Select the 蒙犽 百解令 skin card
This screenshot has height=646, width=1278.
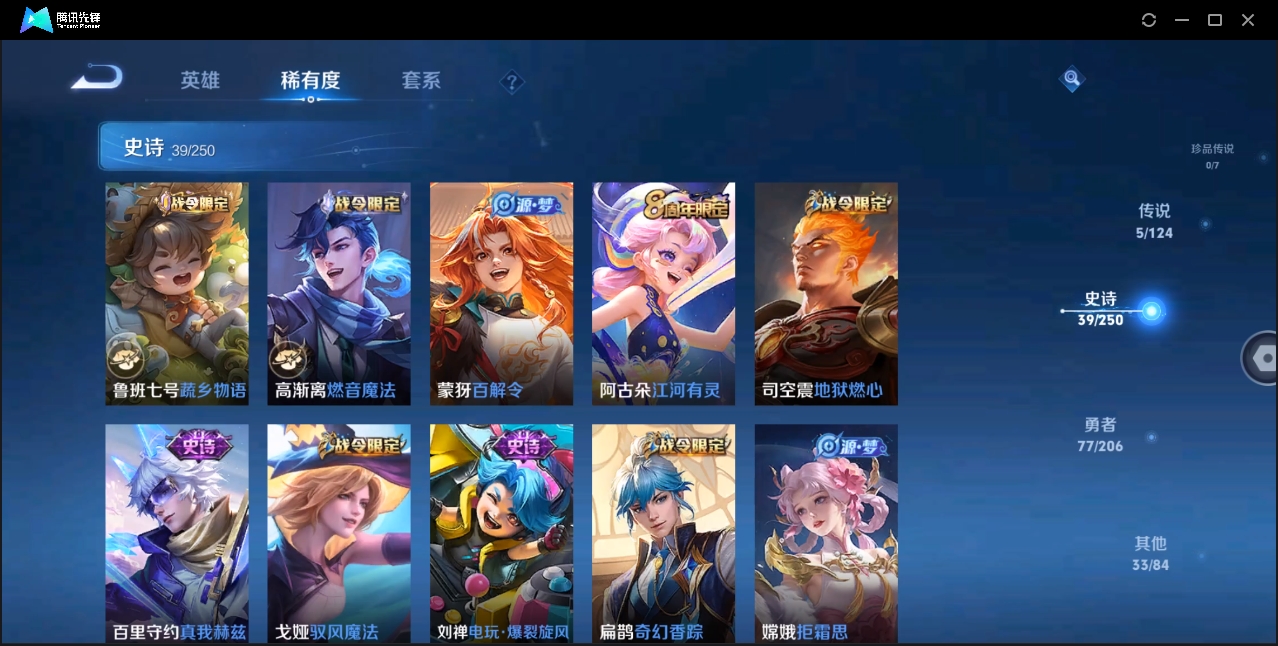pyautogui.click(x=501, y=293)
